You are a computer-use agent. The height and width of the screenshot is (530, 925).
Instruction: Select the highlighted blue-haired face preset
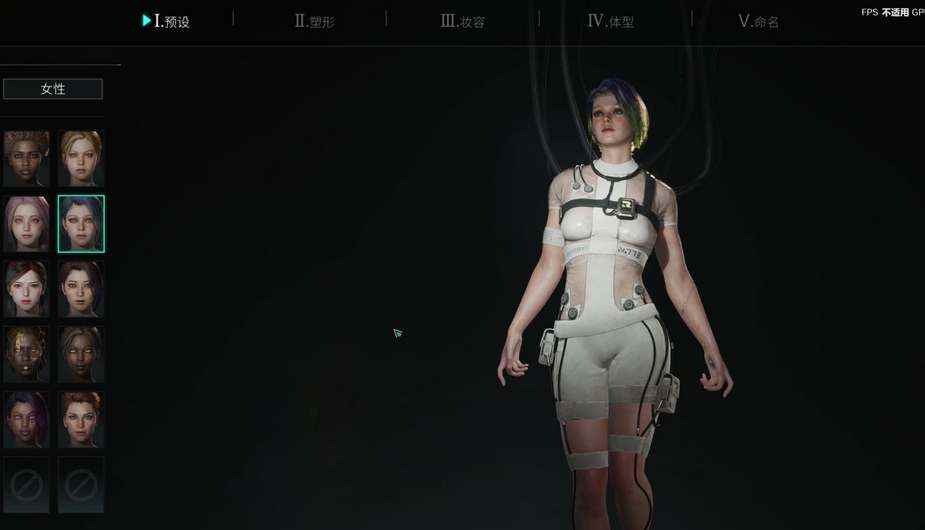81,223
